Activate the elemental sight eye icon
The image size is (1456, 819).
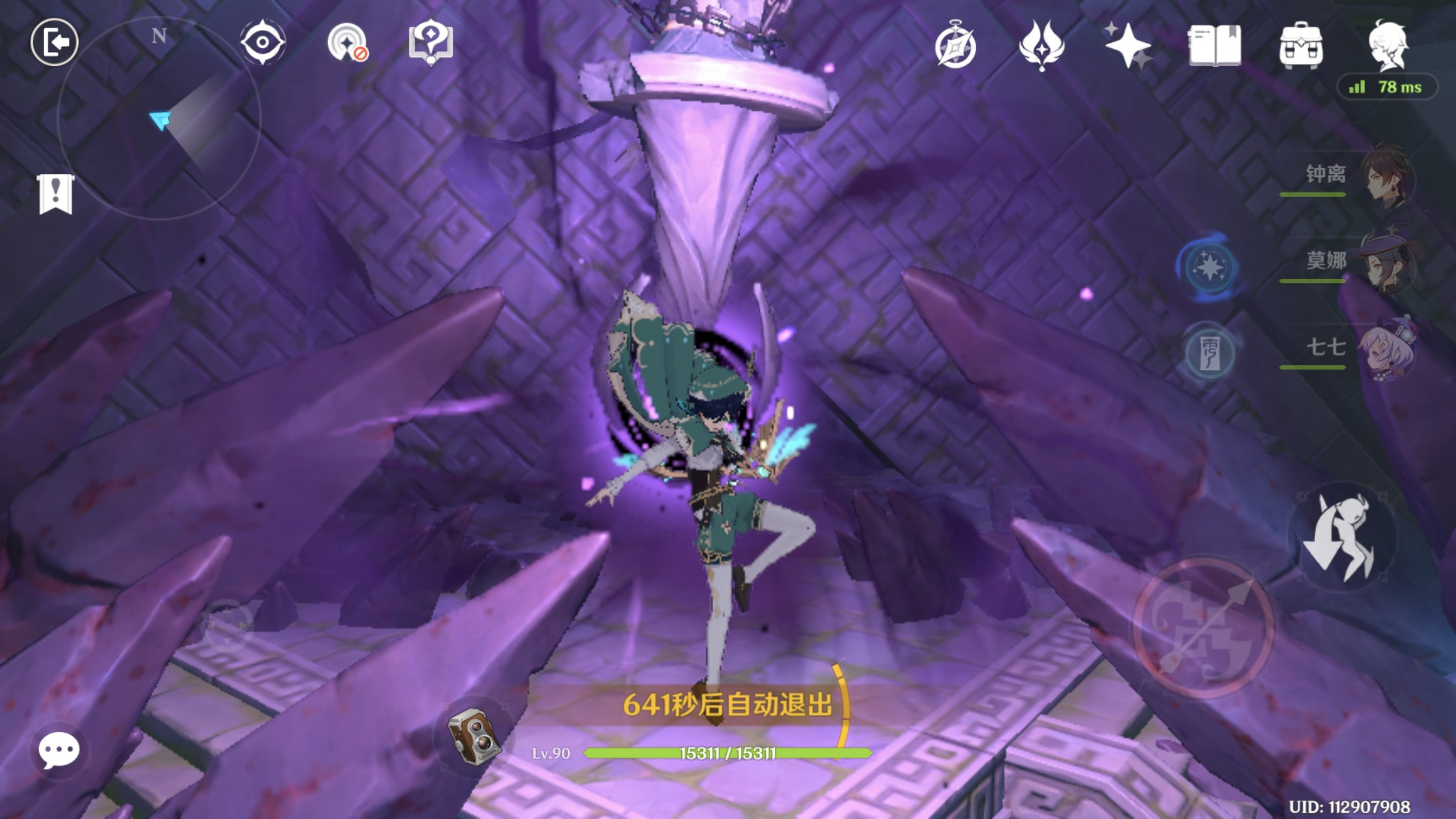262,42
